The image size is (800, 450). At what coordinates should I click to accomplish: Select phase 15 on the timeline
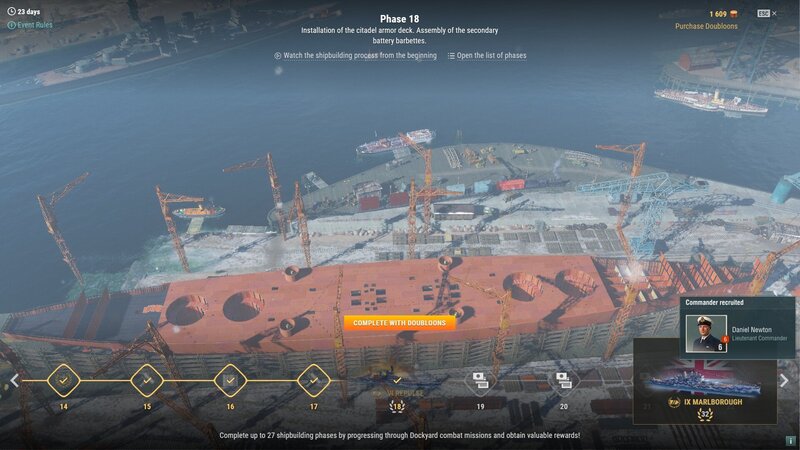click(147, 380)
